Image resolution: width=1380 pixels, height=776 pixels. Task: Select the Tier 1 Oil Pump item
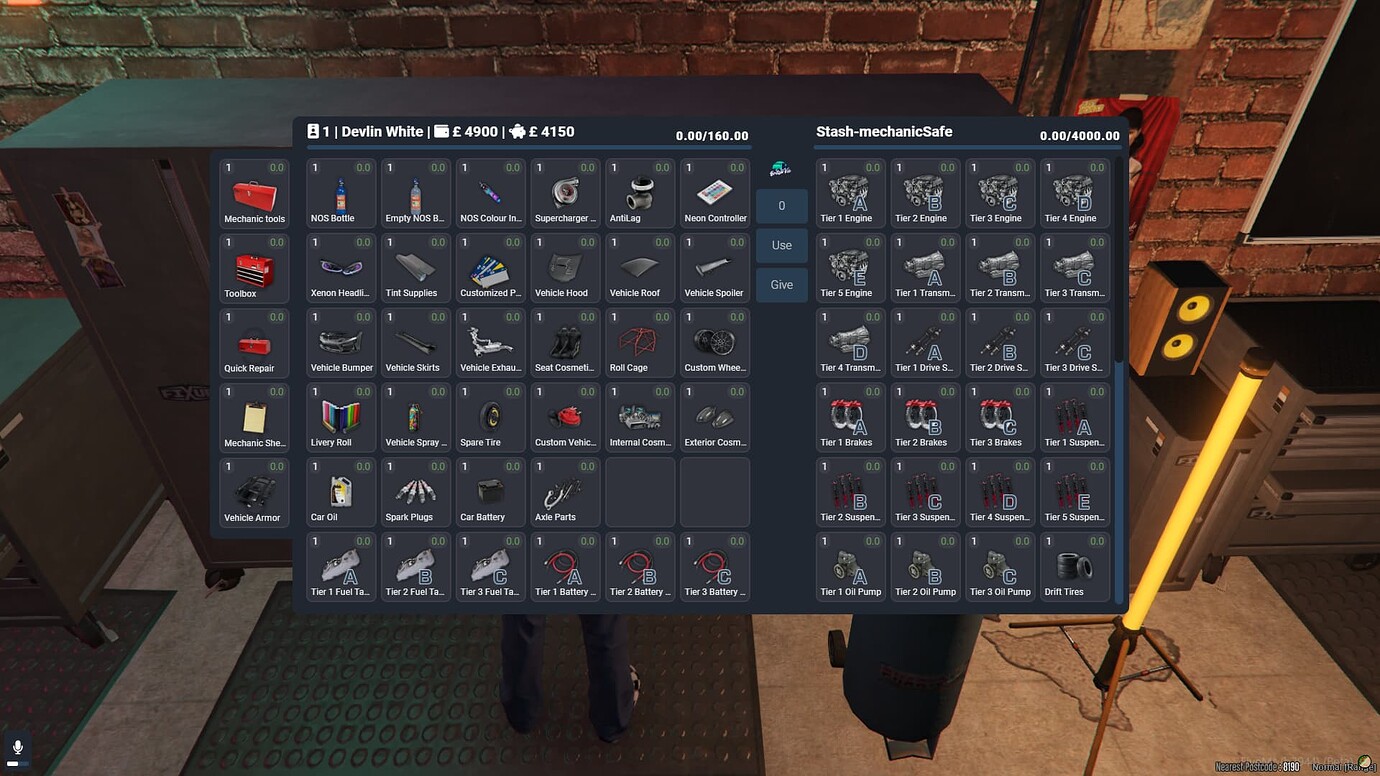coord(849,565)
